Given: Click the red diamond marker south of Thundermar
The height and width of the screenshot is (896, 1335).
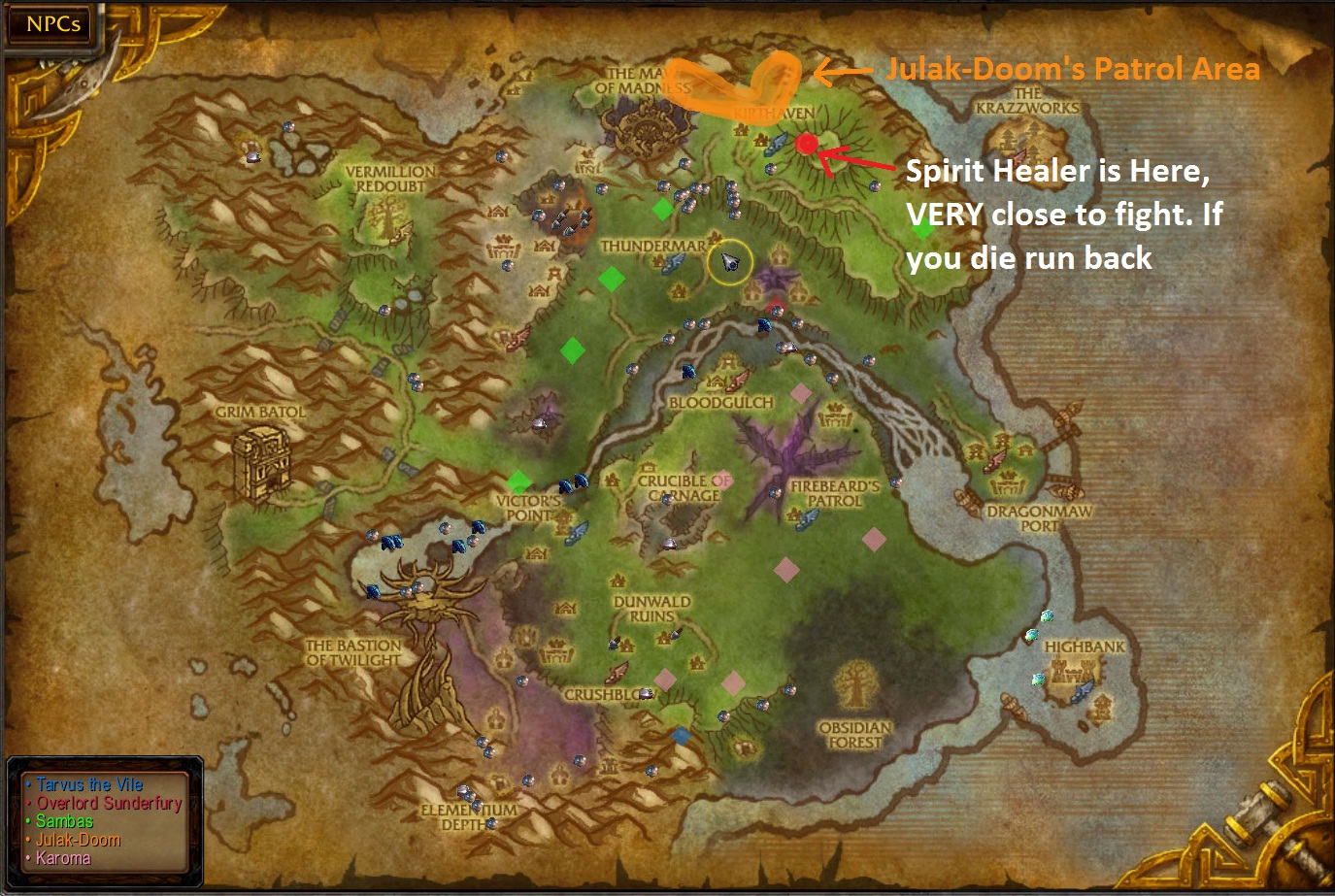Looking at the screenshot, I should pos(776,307).
